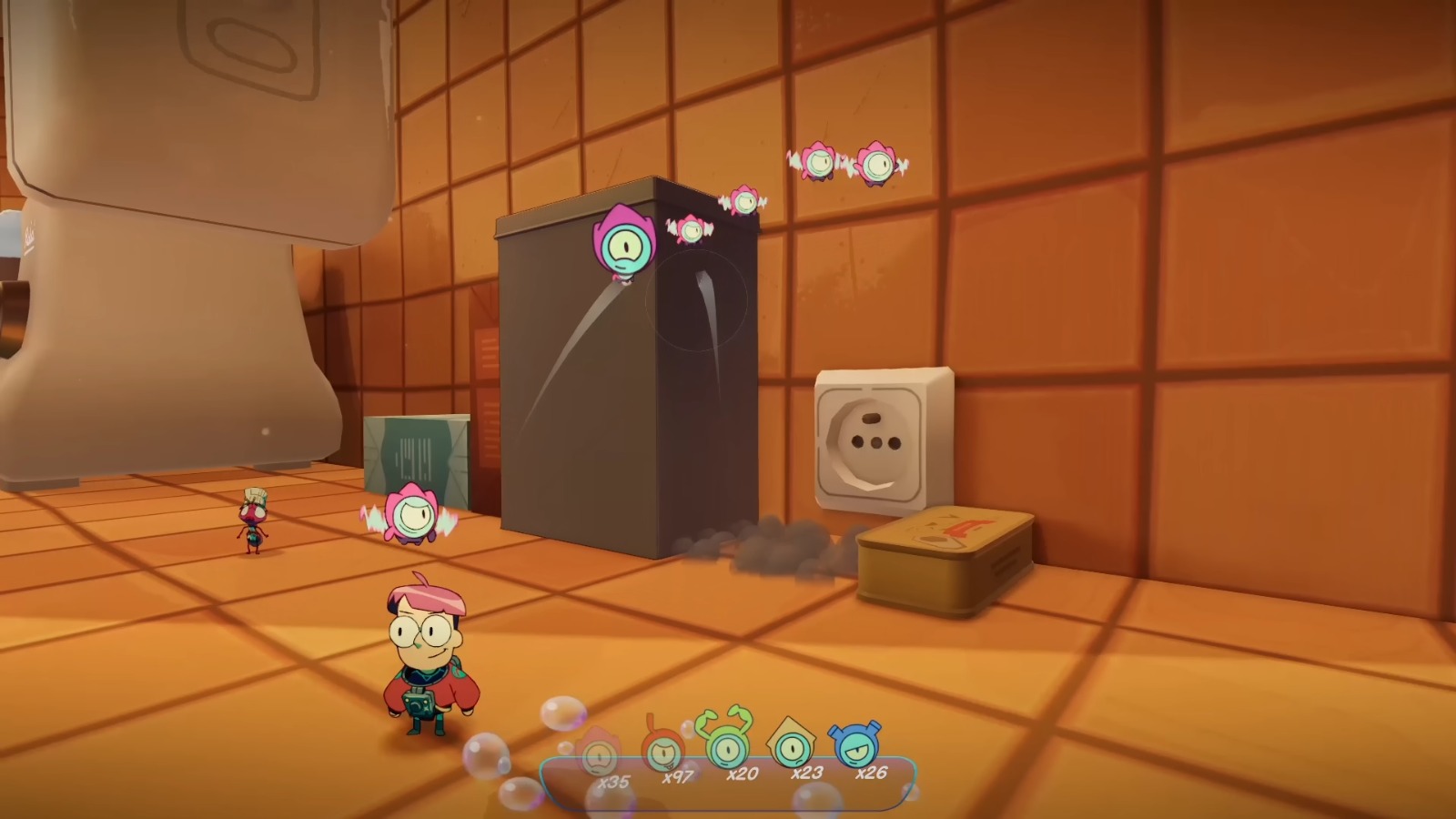Select the pink tinykin icon in the HUD
The height and width of the screenshot is (819, 1456).
point(601,753)
